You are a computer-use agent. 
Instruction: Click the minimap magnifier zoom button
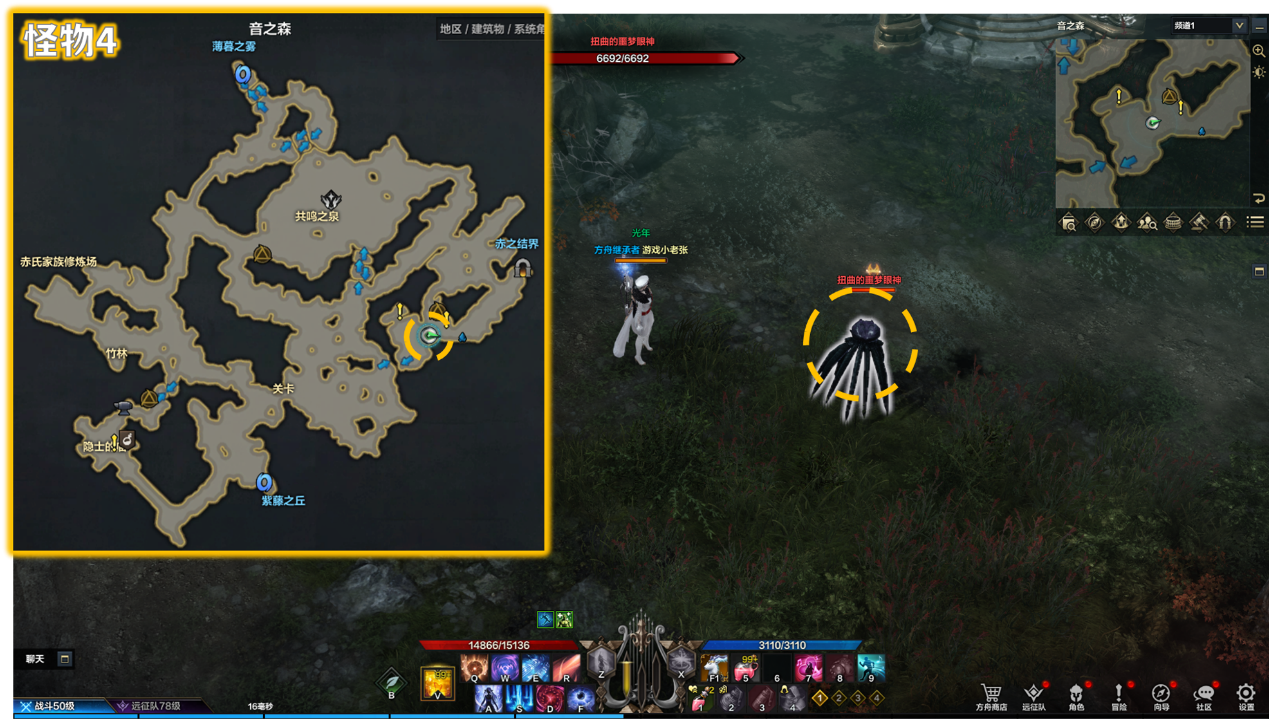(1259, 51)
